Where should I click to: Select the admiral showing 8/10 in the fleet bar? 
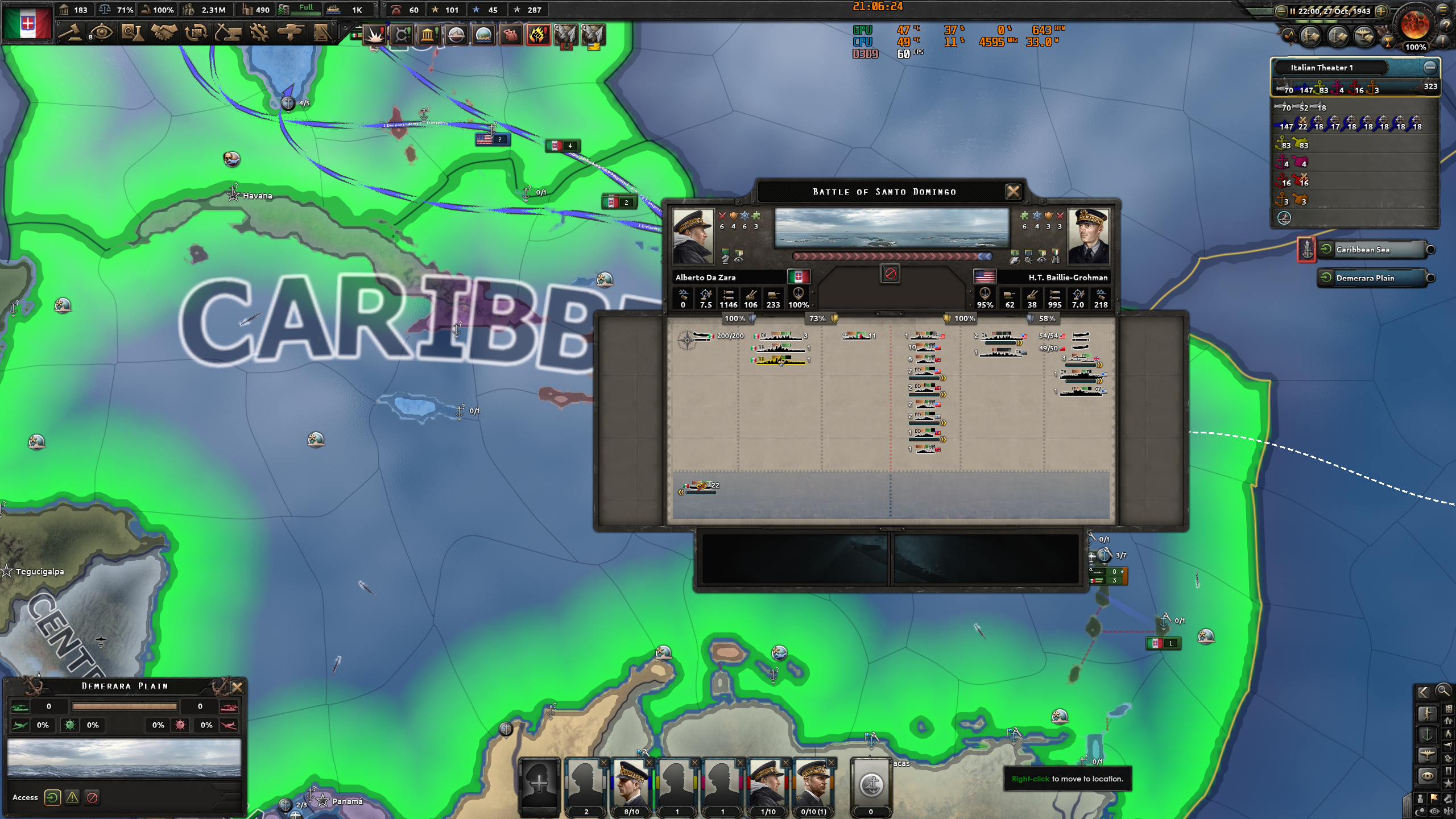pyautogui.click(x=631, y=788)
